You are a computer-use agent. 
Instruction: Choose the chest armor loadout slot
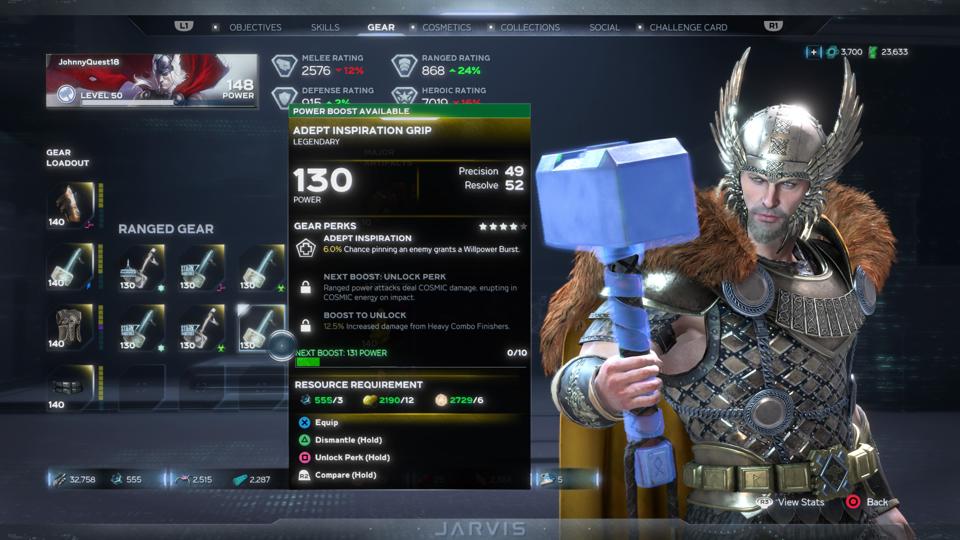point(72,327)
